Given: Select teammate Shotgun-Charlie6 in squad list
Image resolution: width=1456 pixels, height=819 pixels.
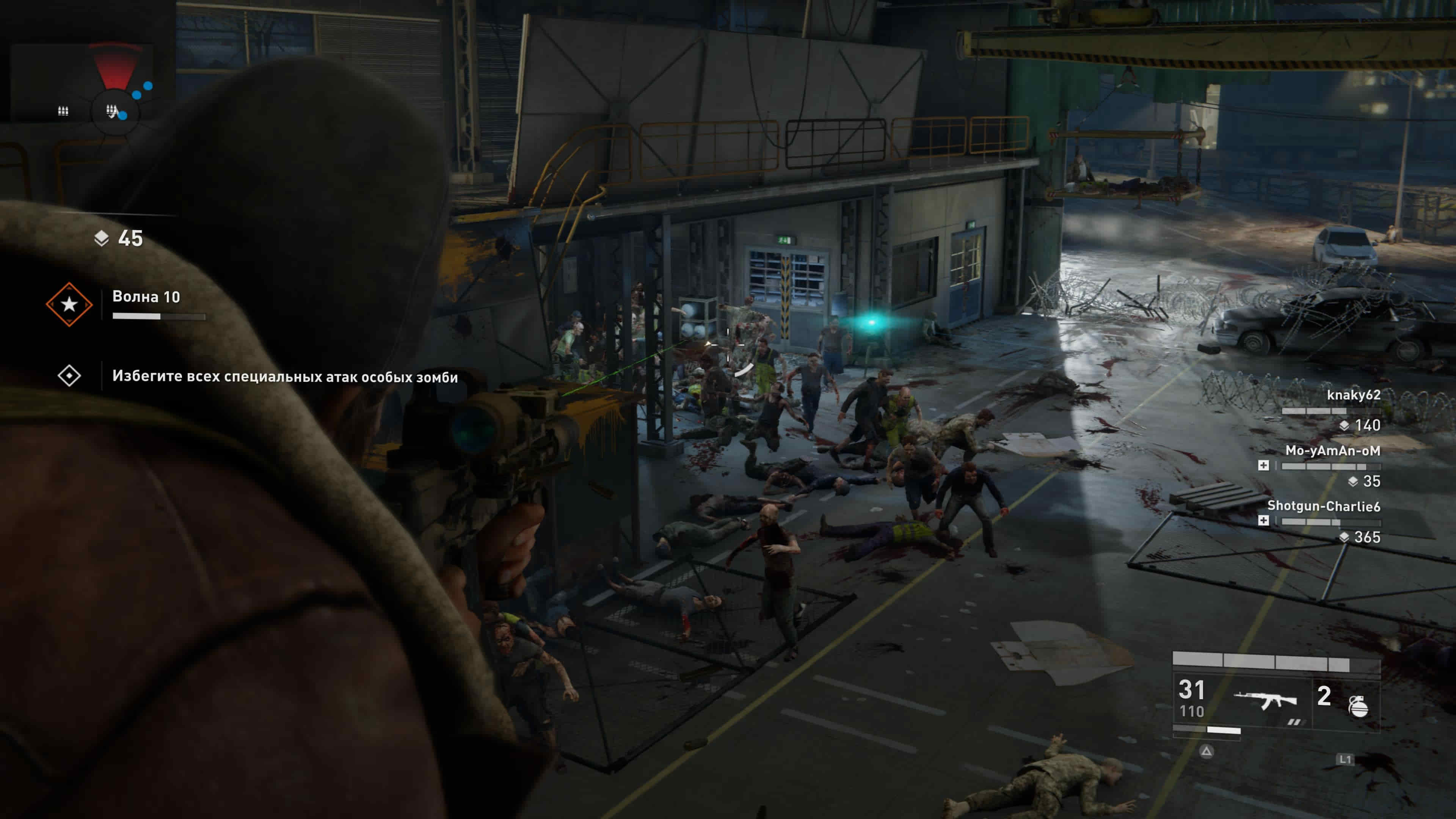Looking at the screenshot, I should [1323, 507].
